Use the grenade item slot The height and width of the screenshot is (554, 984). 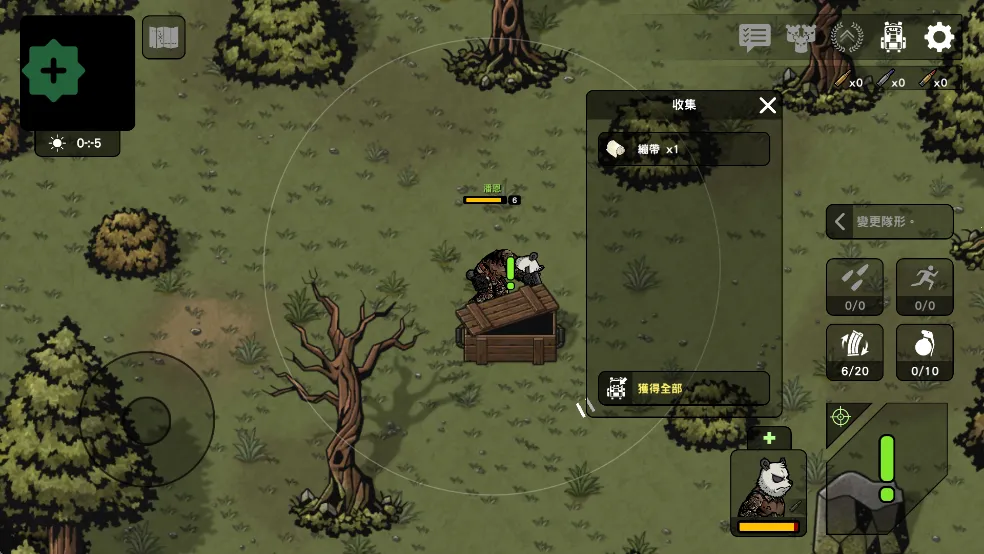[x=924, y=352]
